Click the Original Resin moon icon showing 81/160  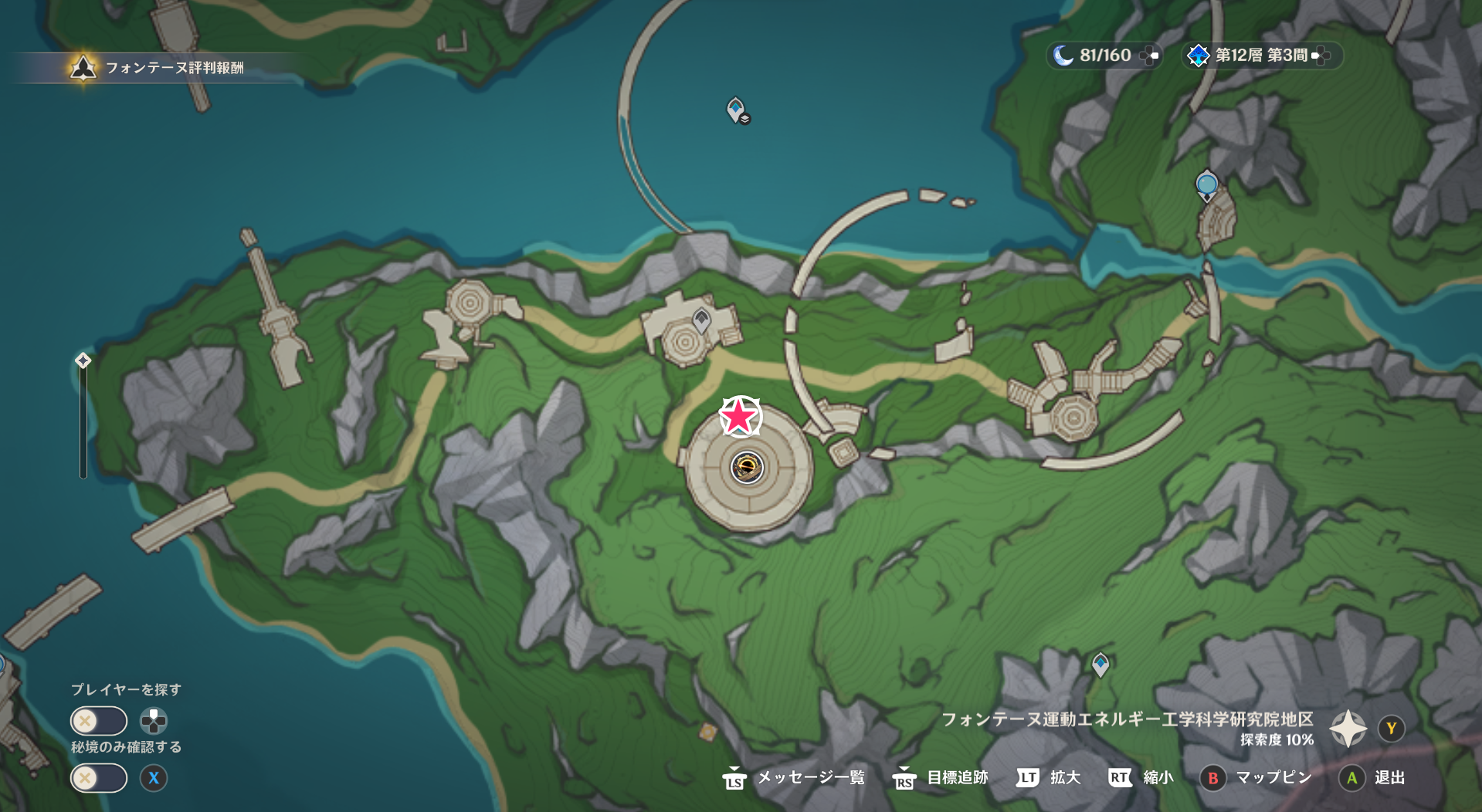1092,56
